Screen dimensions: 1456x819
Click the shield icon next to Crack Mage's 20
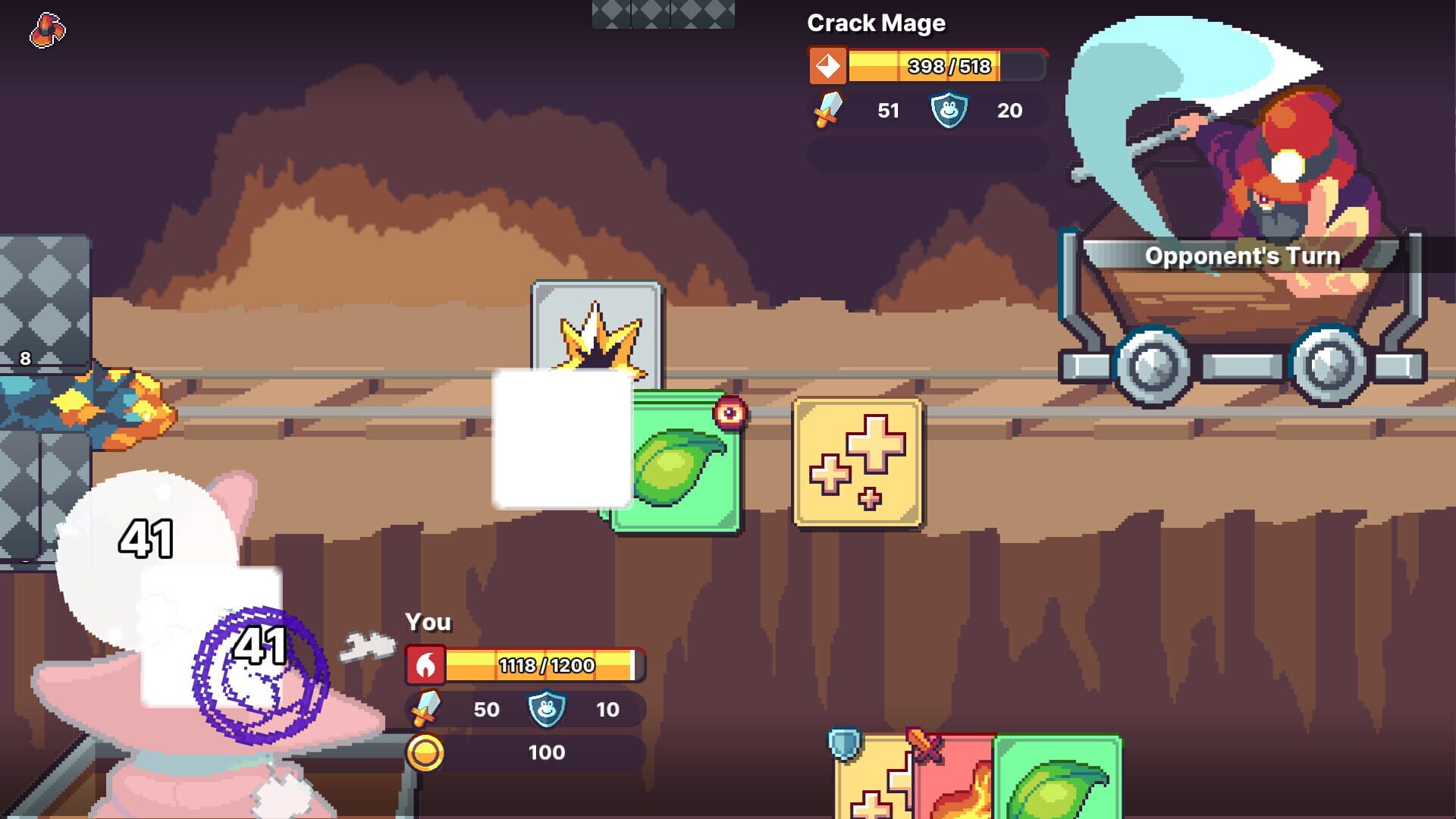point(947,110)
